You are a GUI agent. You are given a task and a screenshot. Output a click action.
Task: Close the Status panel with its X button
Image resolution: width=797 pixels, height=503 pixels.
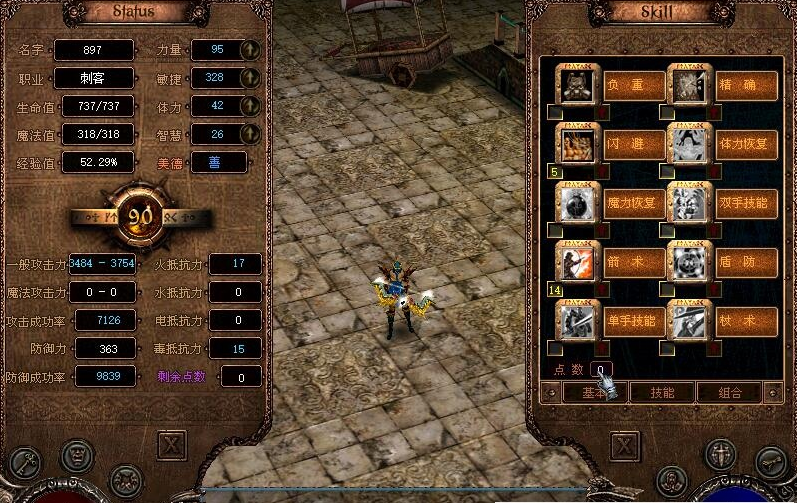(173, 445)
